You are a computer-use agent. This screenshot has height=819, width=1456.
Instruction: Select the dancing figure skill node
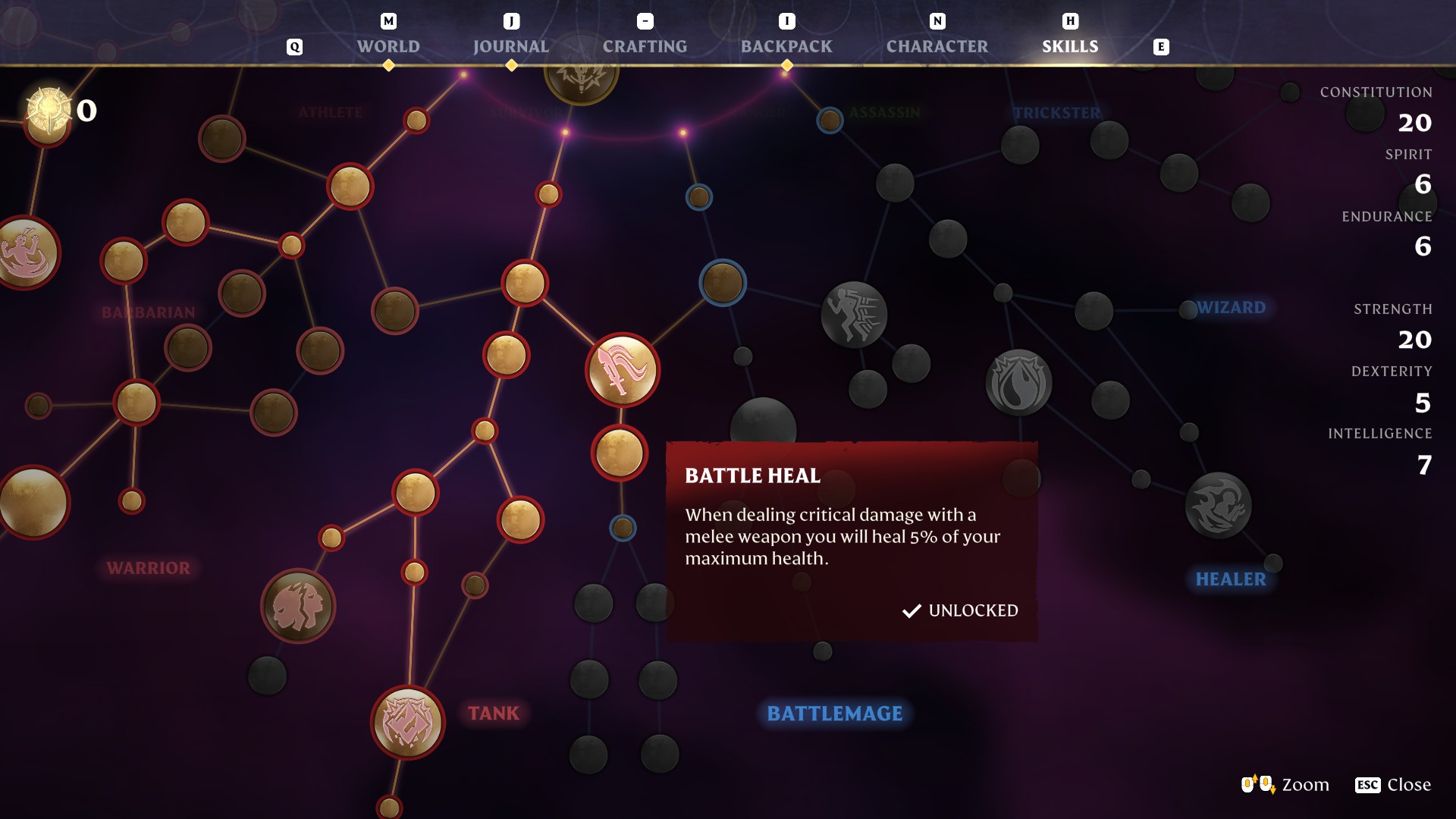[x=27, y=253]
